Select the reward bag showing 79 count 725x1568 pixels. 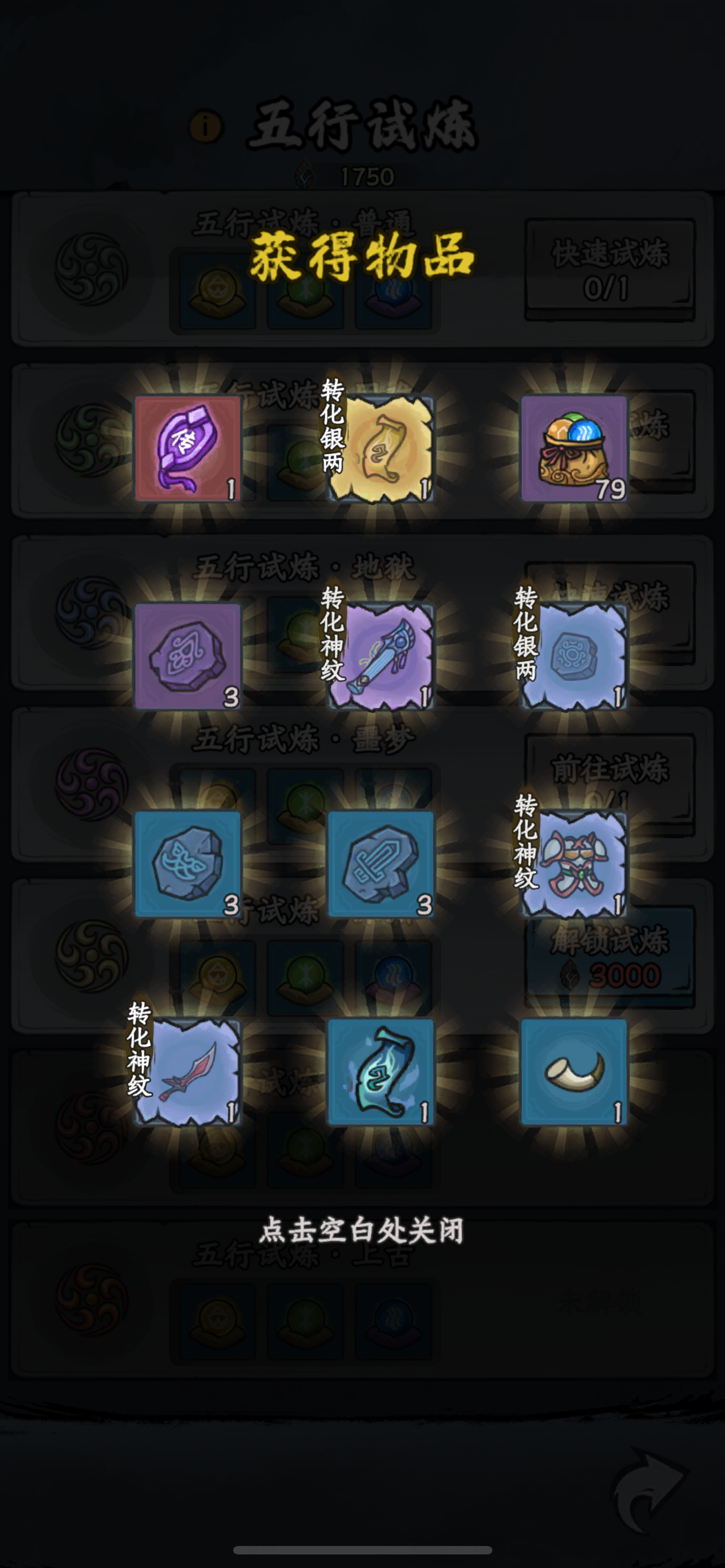coord(575,448)
